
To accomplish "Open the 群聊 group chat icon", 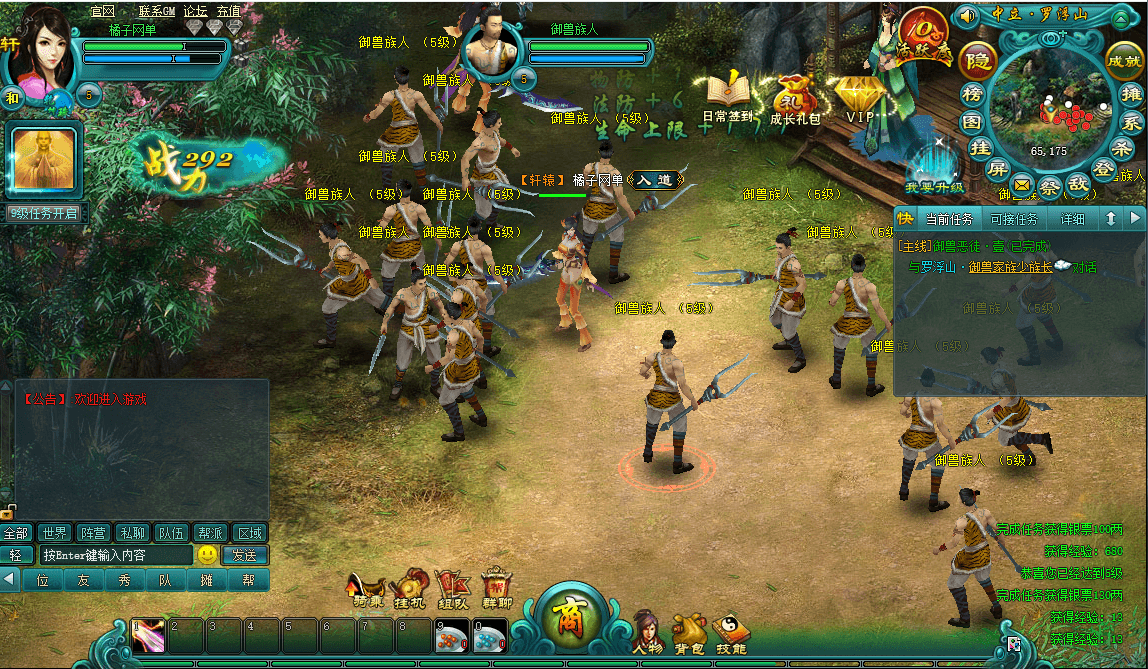I will click(x=497, y=589).
